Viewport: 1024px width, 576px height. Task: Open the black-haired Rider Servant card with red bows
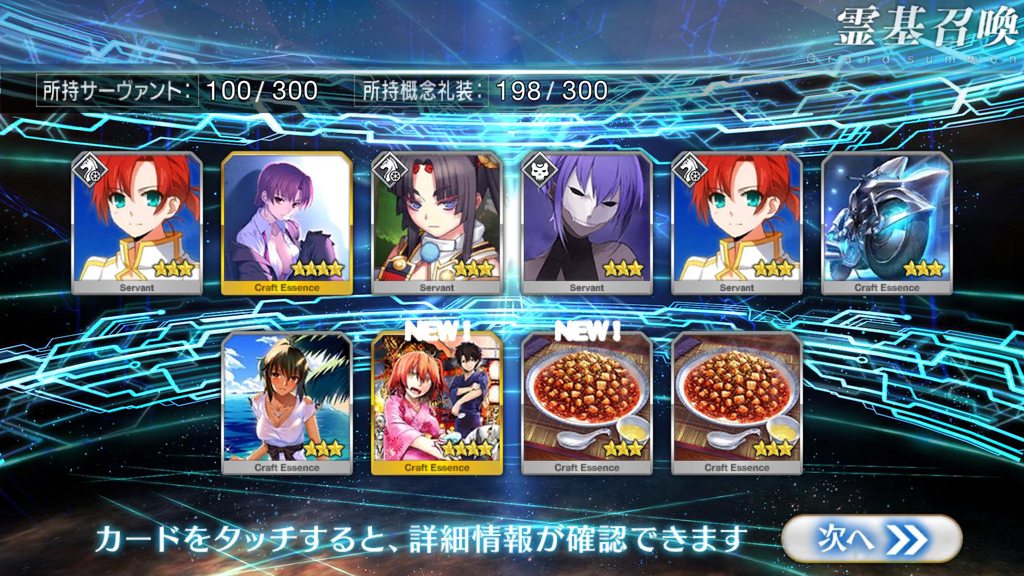point(436,222)
